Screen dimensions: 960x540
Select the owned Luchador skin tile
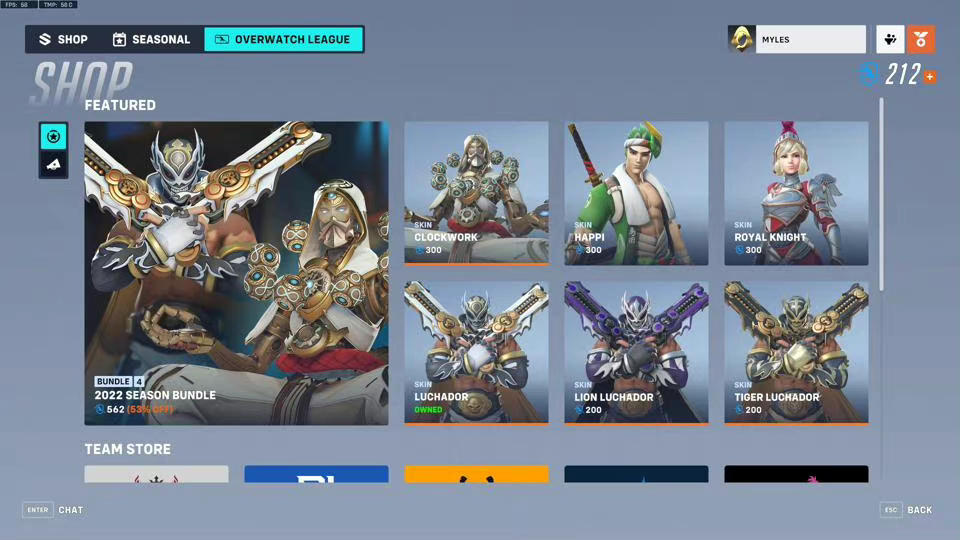pos(476,352)
